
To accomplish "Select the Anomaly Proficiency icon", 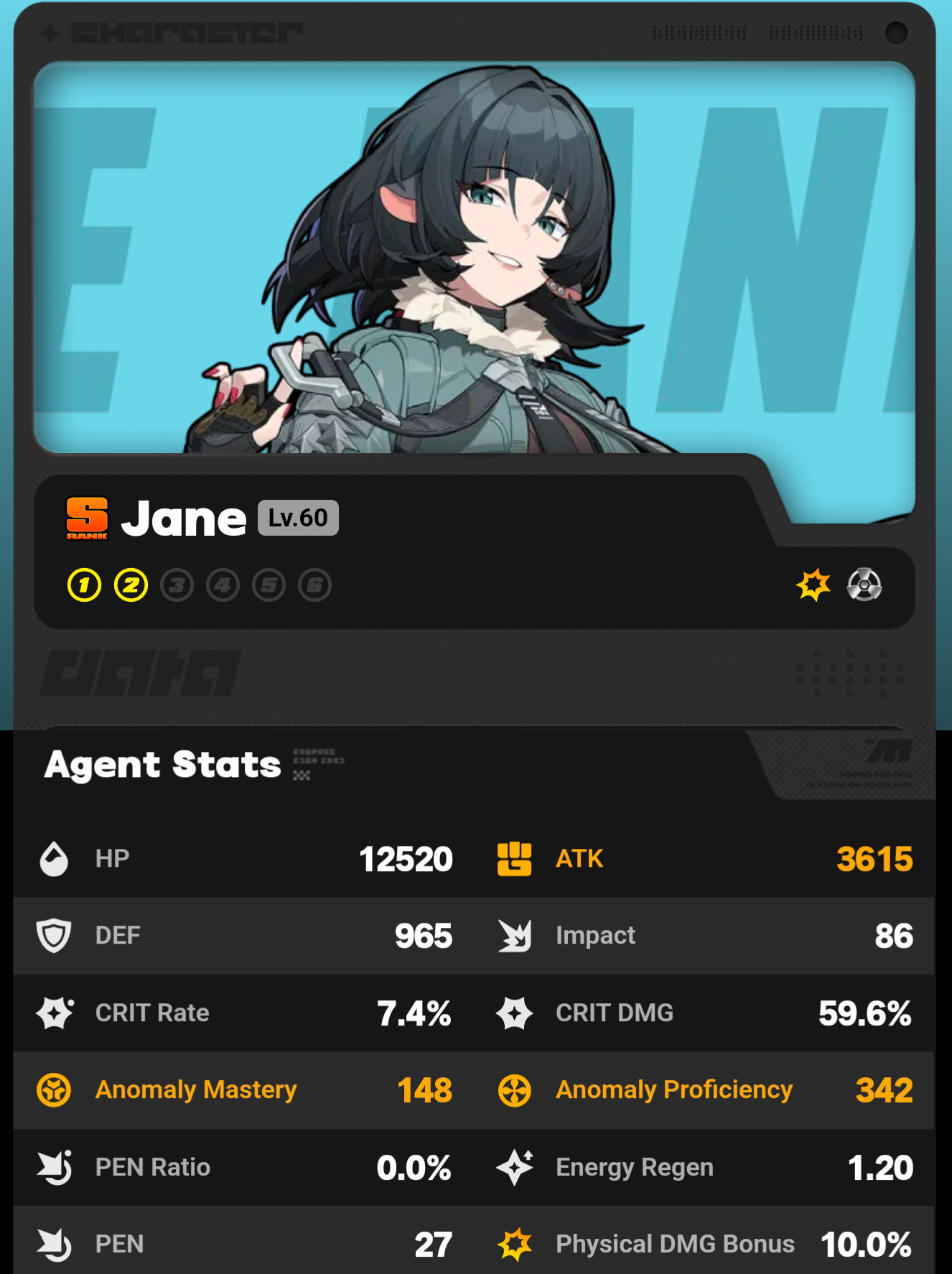I will (513, 1089).
